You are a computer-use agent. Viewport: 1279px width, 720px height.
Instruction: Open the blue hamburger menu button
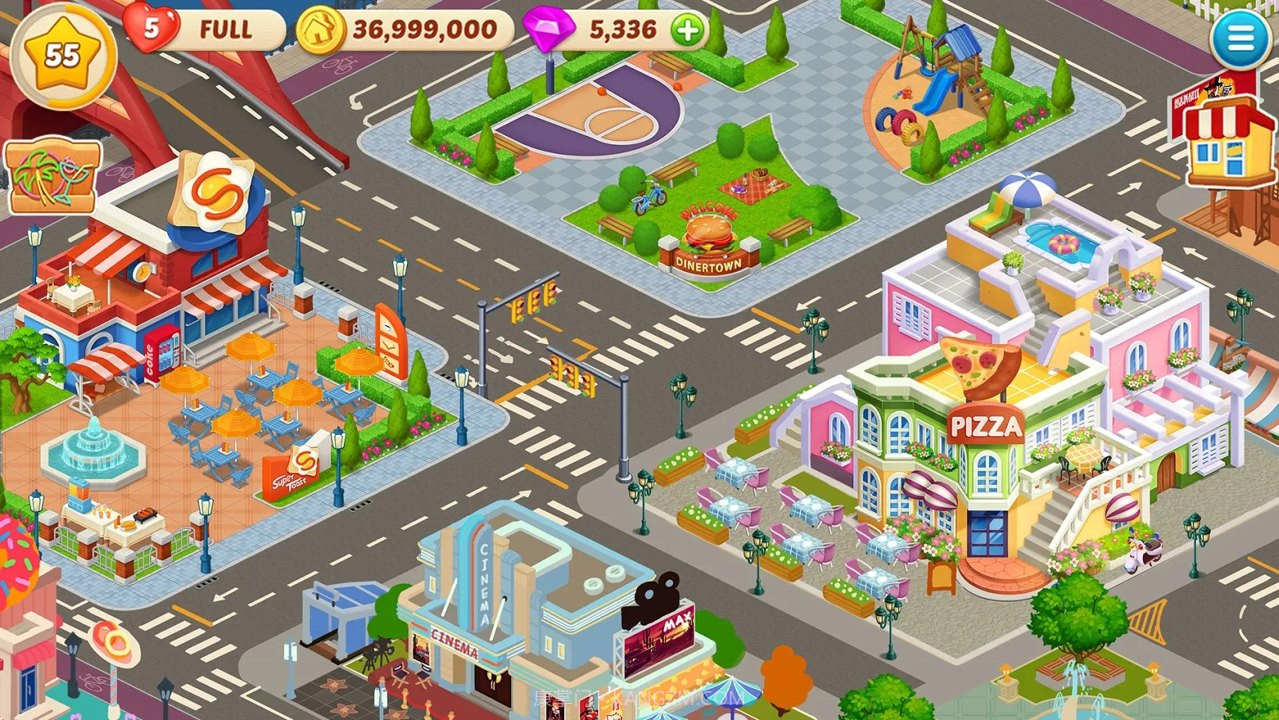pyautogui.click(x=1240, y=39)
